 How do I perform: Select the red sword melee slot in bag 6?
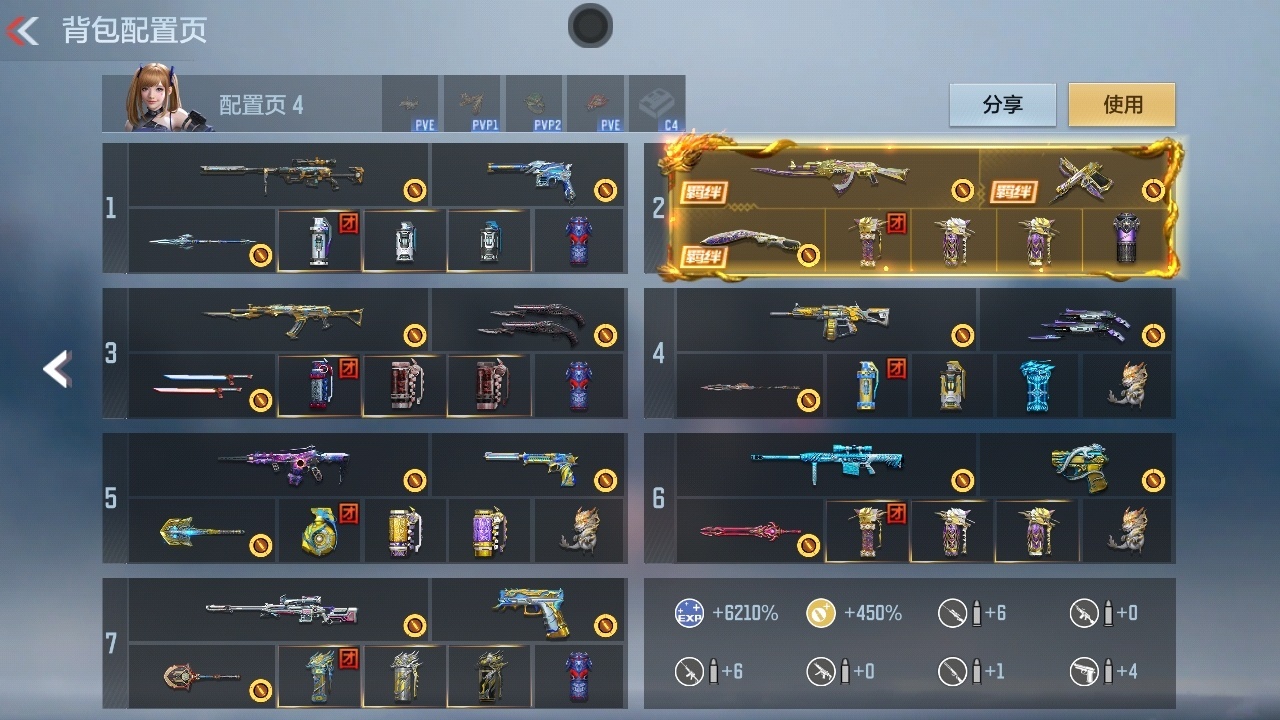coord(750,531)
